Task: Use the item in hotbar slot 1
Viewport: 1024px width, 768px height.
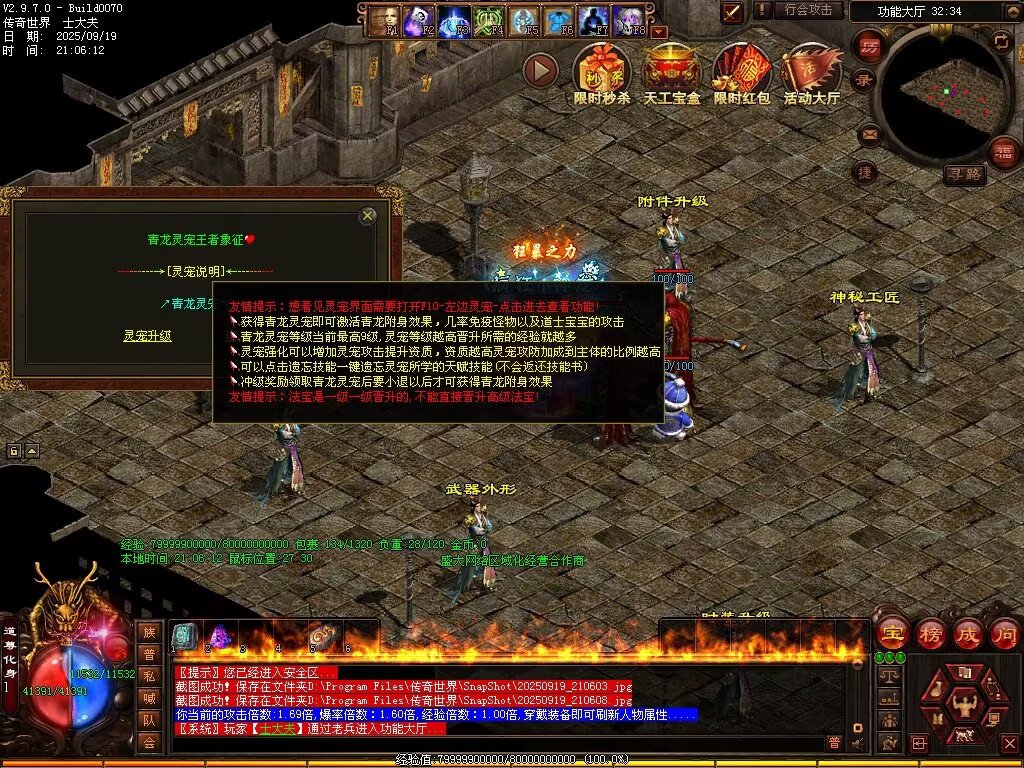Action: 186,636
